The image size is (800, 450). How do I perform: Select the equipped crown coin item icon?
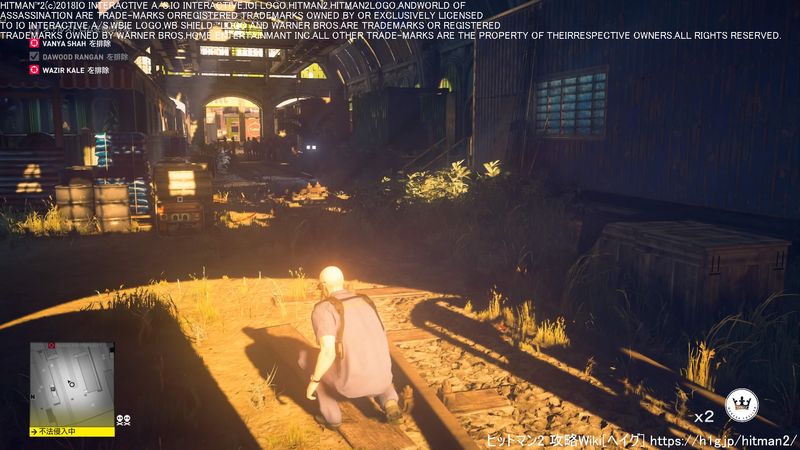741,404
